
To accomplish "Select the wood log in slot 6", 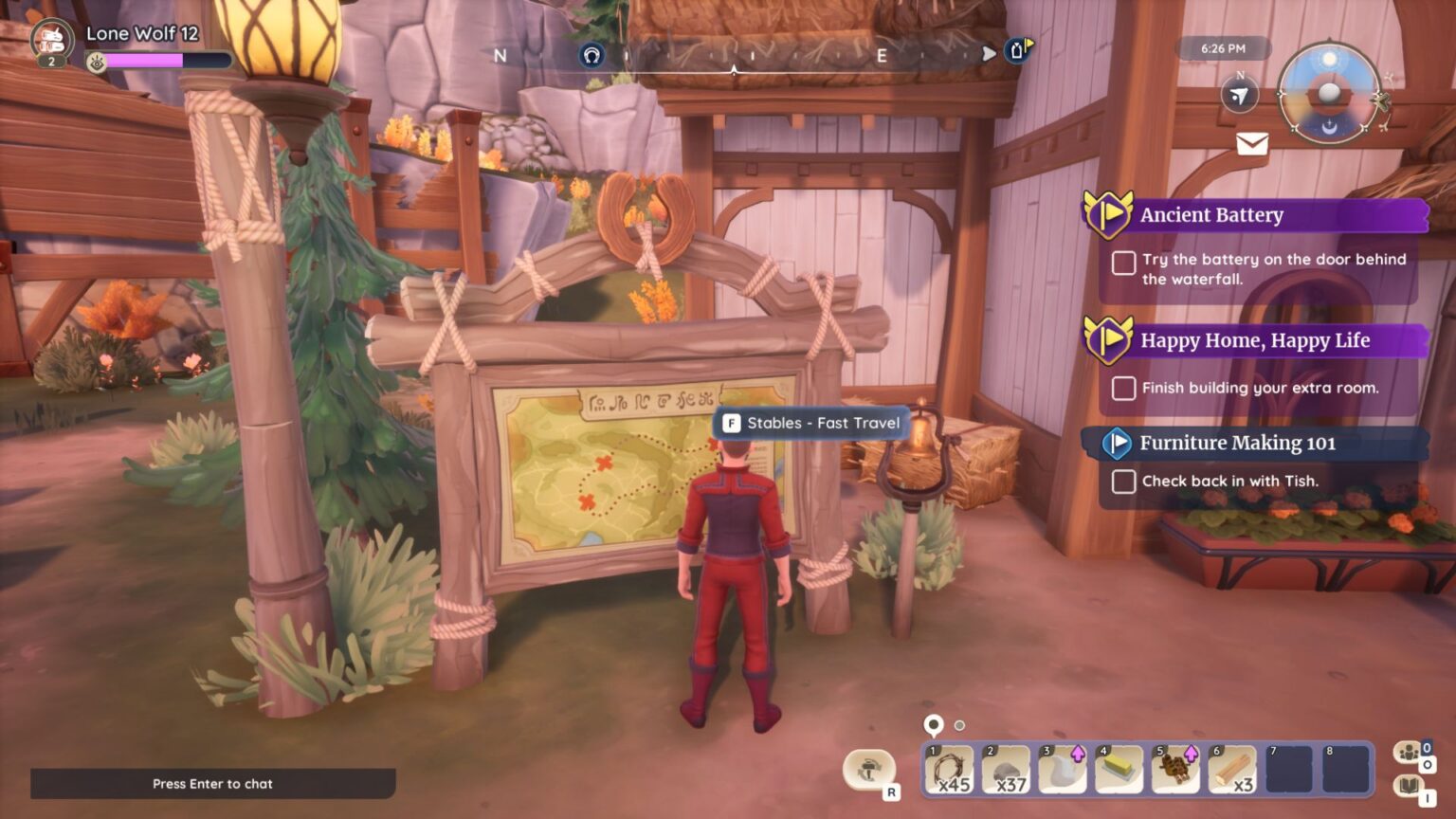I will point(1233,769).
